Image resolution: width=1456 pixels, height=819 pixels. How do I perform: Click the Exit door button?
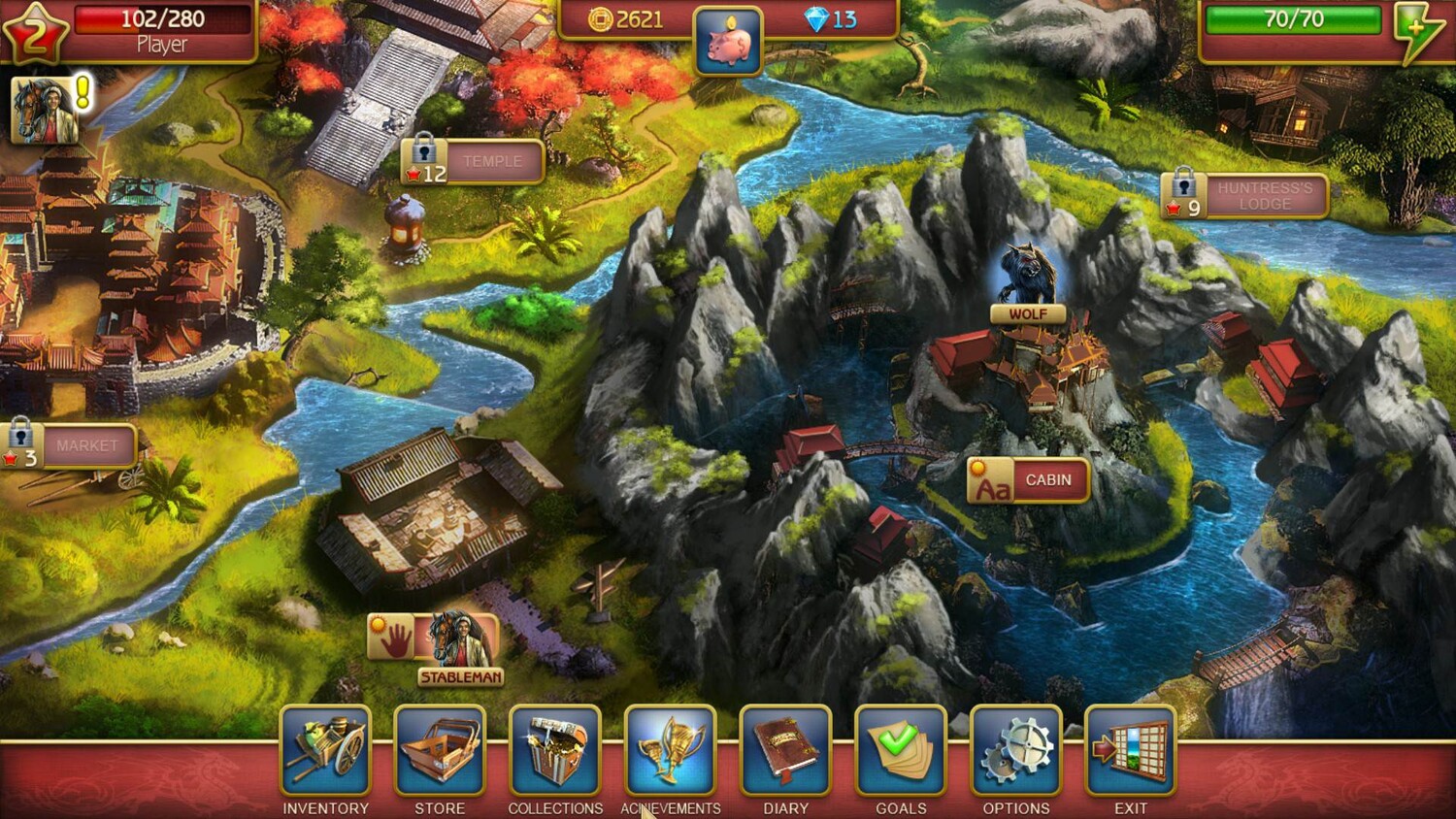[1131, 751]
